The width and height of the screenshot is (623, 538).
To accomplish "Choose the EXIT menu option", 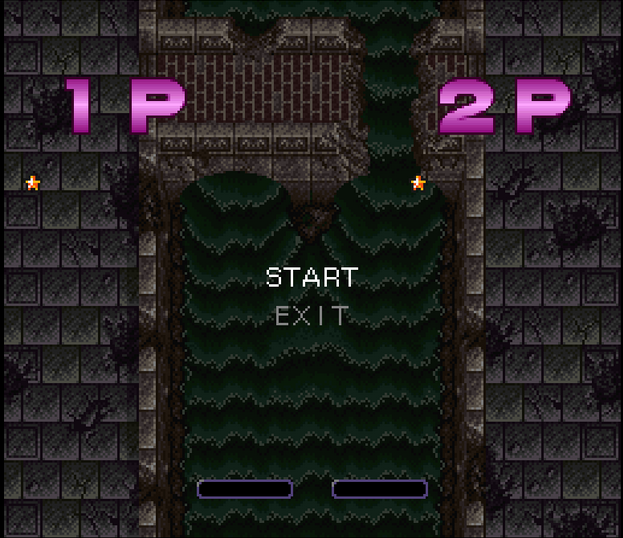I will (312, 317).
